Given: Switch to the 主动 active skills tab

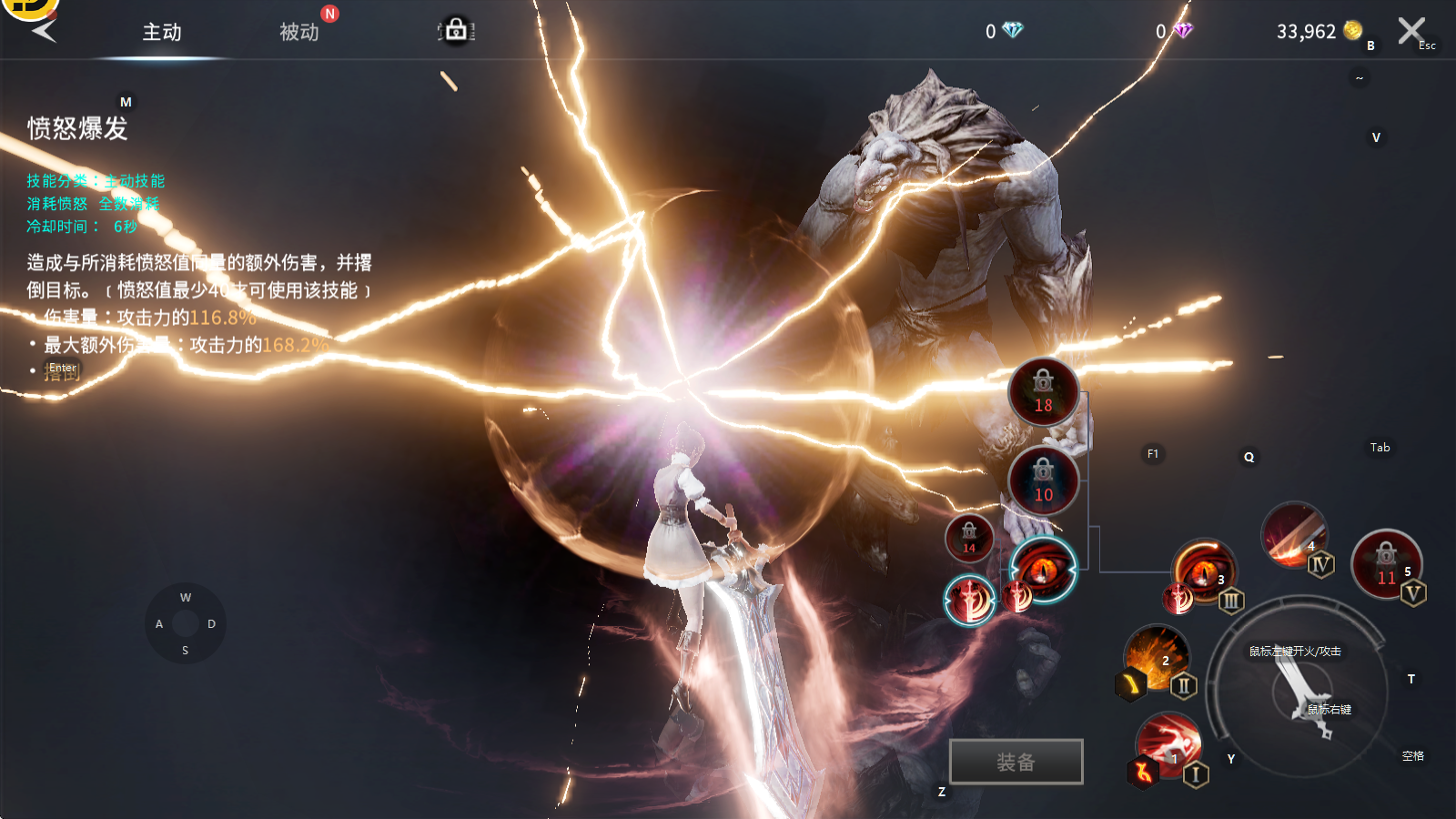Looking at the screenshot, I should [x=162, y=33].
